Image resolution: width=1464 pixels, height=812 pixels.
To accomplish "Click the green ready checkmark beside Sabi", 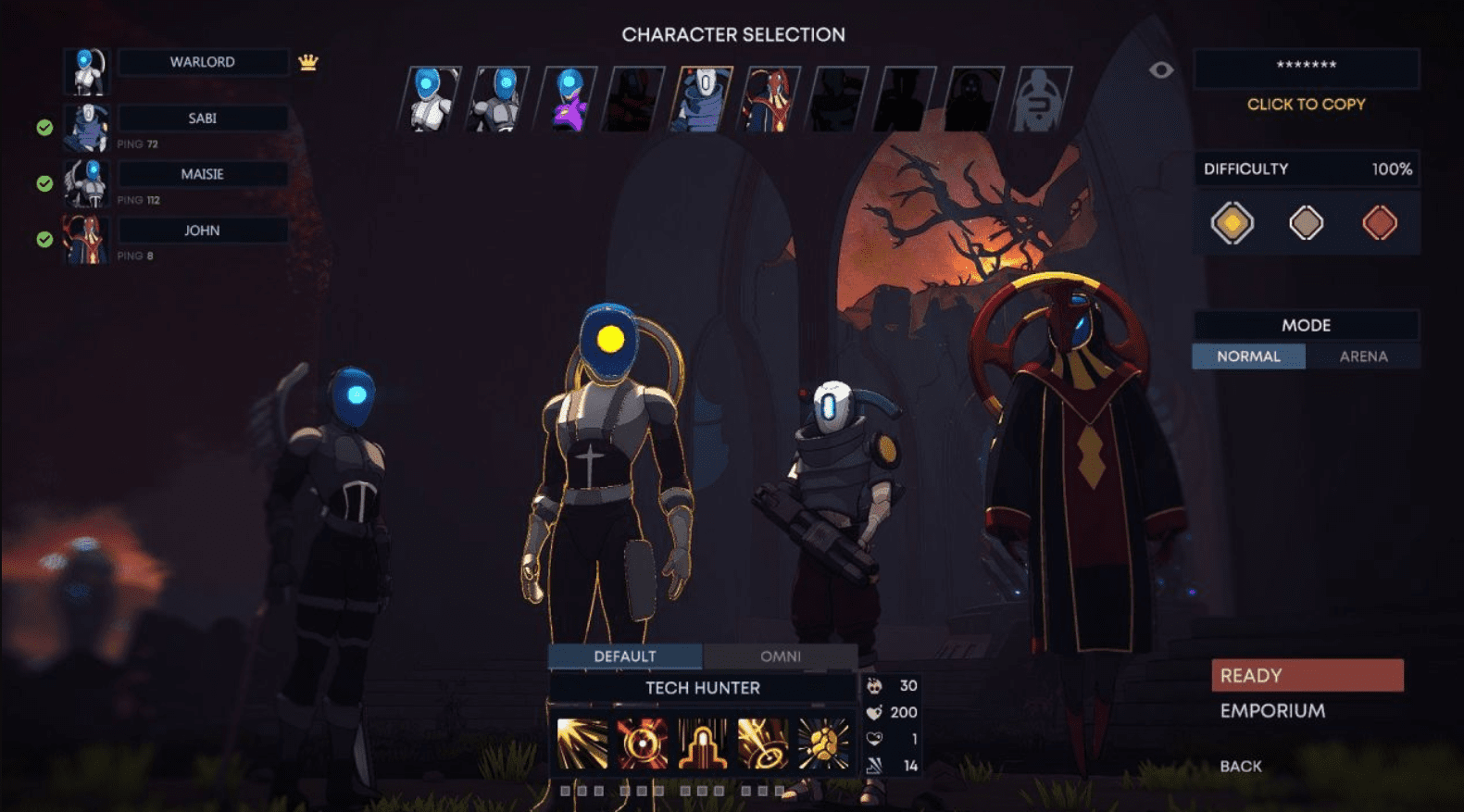I will click(44, 128).
